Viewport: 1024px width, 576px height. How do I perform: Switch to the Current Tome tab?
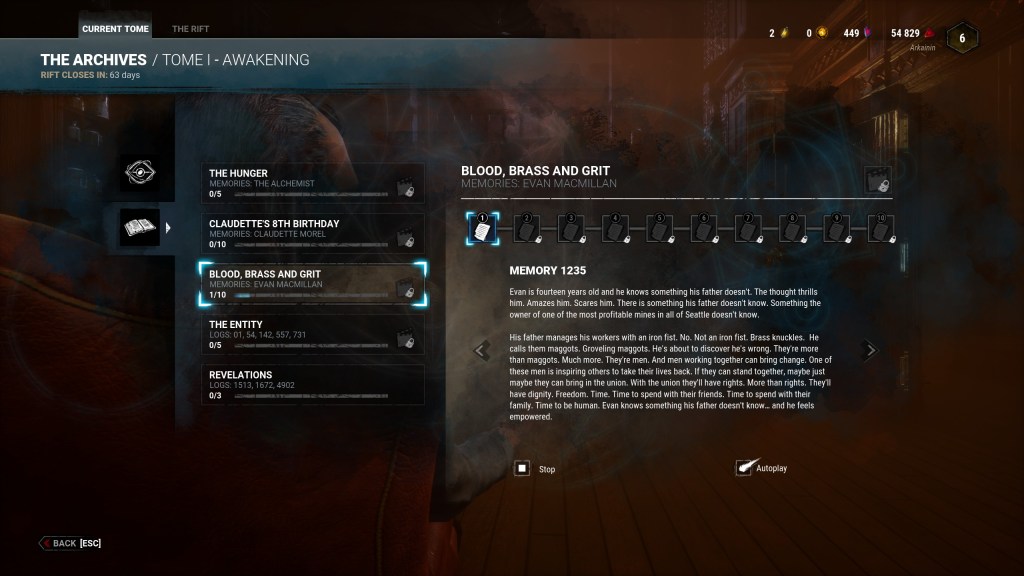[115, 29]
